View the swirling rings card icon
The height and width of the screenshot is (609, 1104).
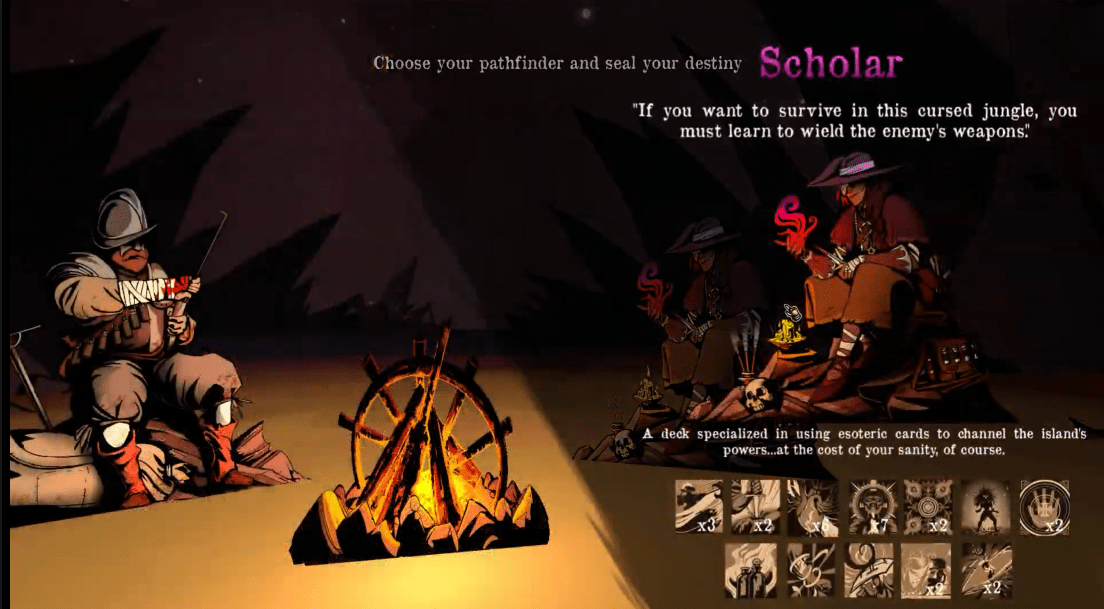pyautogui.click(x=812, y=570)
